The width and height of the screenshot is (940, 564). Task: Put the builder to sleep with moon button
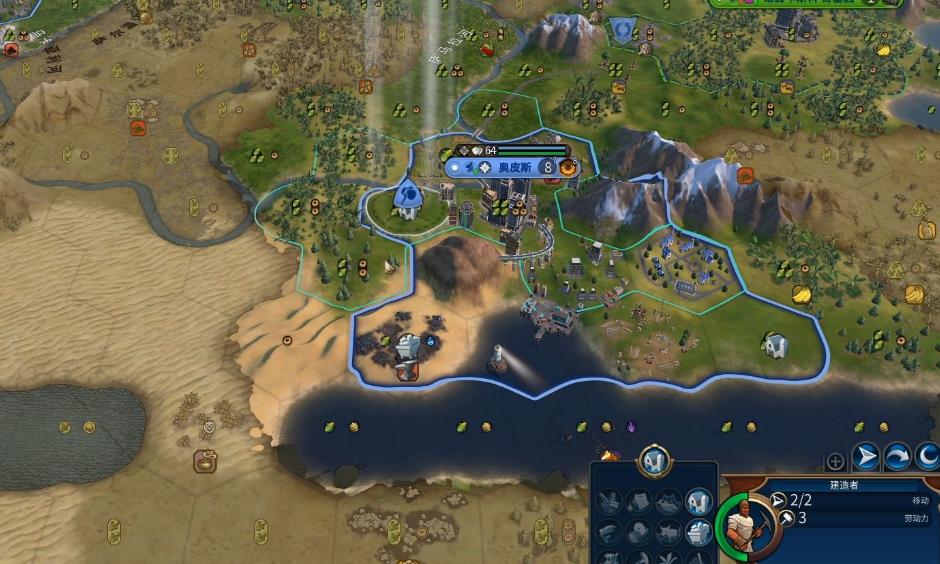928,458
